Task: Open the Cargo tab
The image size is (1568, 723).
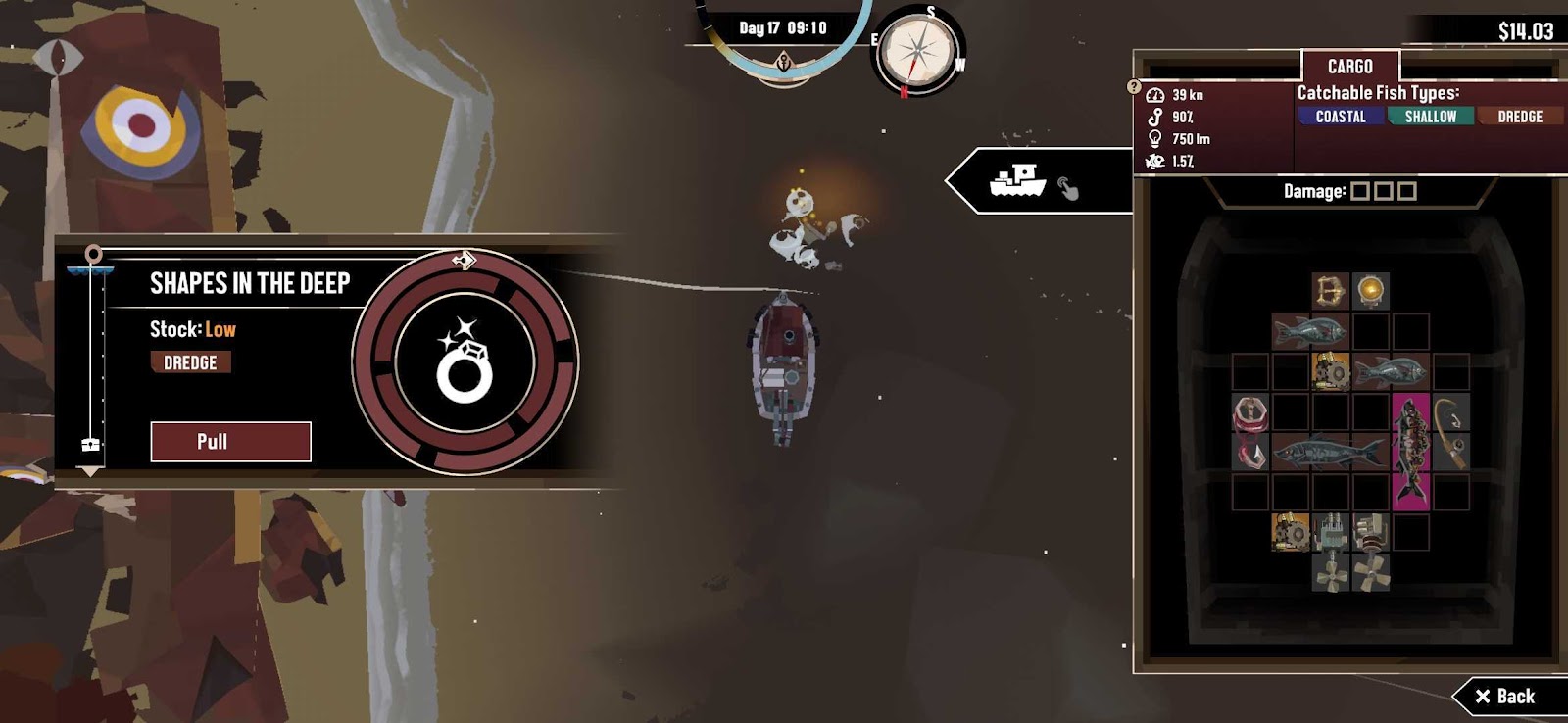Action: (1349, 67)
